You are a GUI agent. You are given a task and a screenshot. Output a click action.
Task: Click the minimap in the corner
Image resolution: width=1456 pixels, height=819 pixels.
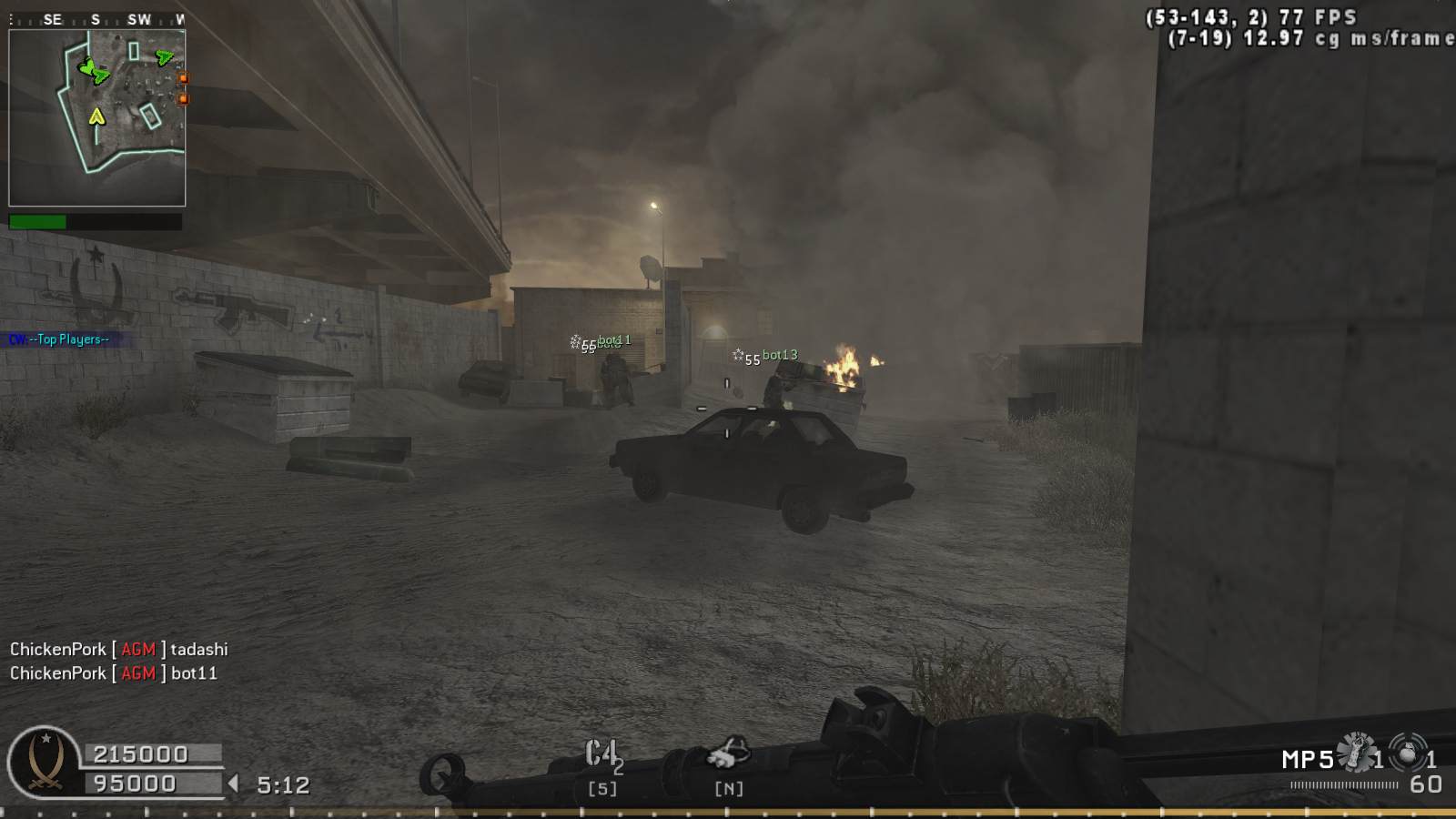(97, 117)
